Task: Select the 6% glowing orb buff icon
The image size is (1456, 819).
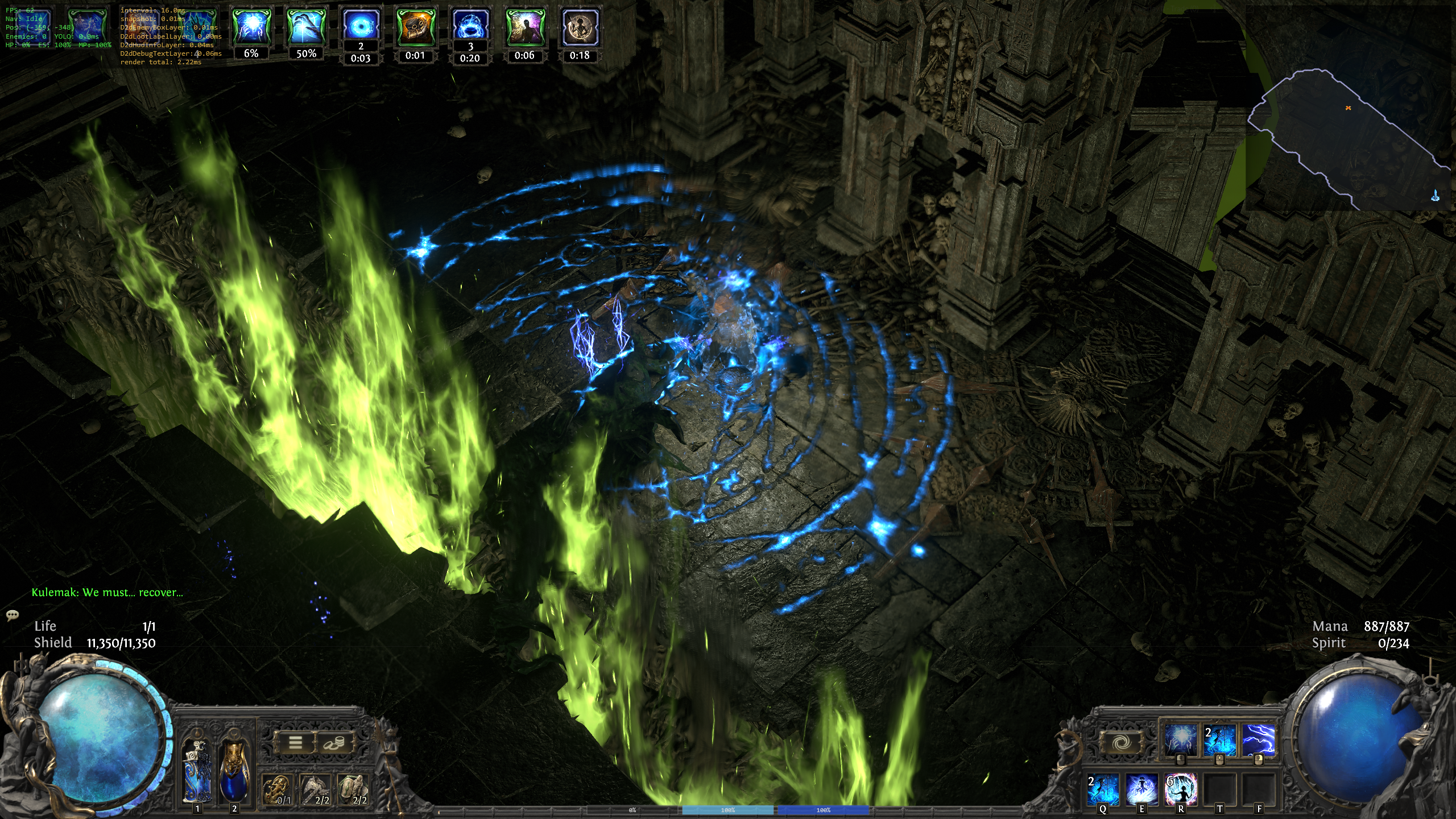Action: pyautogui.click(x=251, y=27)
